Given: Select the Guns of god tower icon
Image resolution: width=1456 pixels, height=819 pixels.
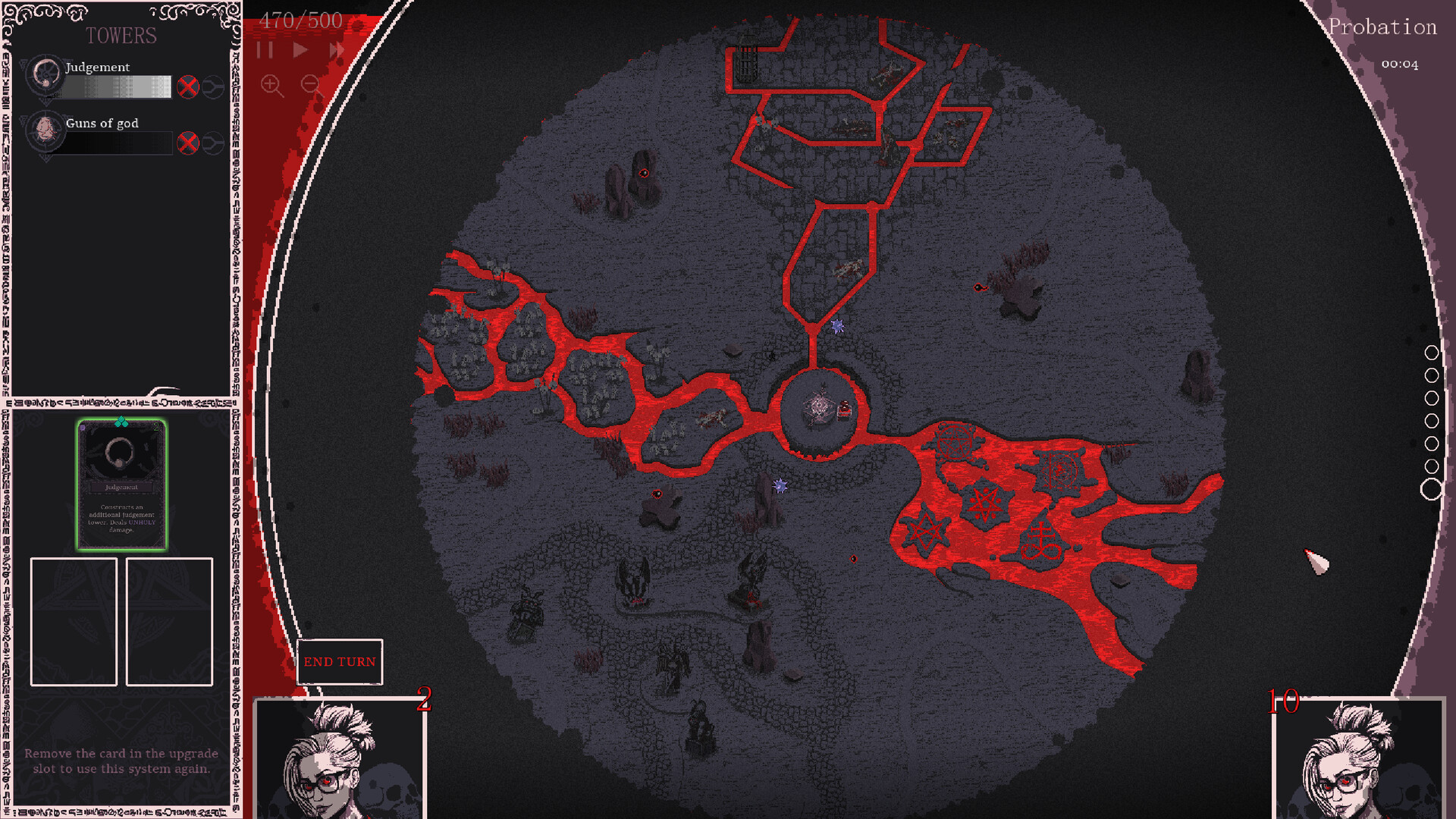Looking at the screenshot, I should tap(45, 133).
